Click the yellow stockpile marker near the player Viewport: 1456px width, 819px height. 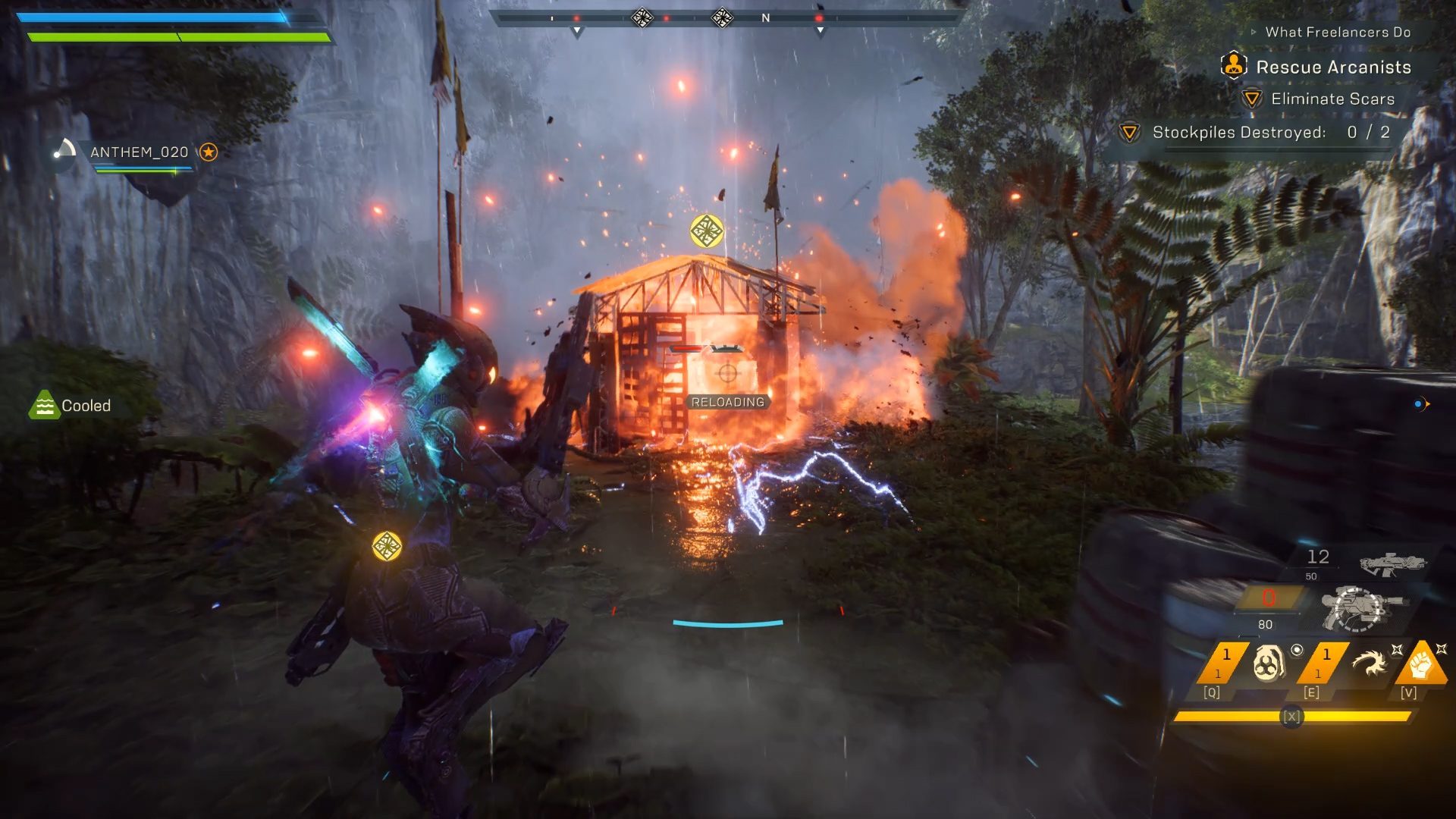coord(387,546)
